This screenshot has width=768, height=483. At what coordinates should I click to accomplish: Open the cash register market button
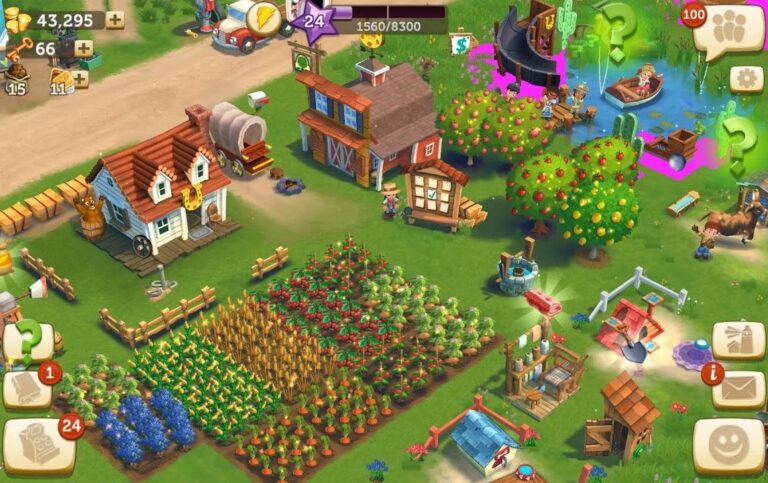[38, 445]
